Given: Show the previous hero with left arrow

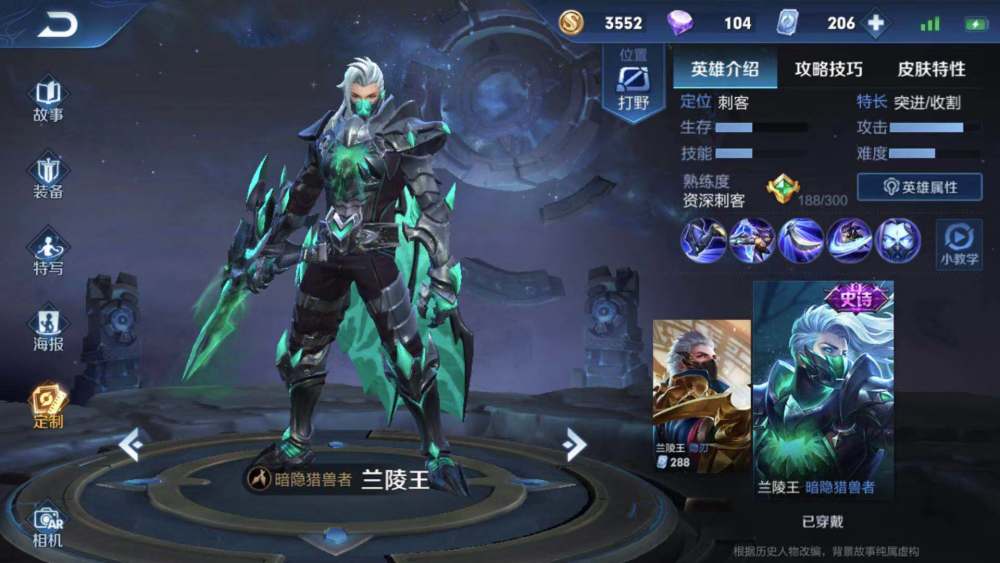Looking at the screenshot, I should tap(131, 444).
